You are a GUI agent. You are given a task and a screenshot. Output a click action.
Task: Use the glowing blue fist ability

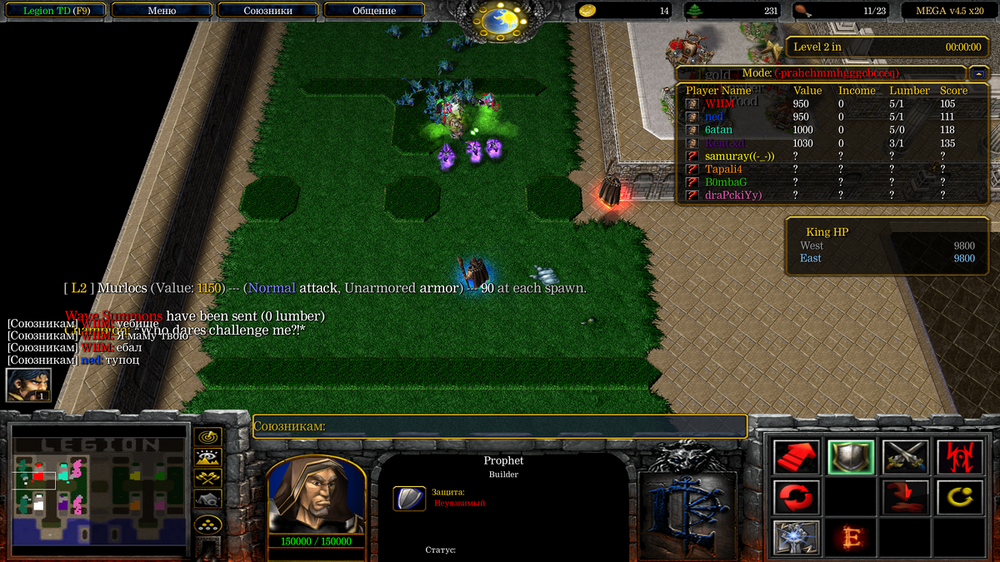tap(797, 537)
